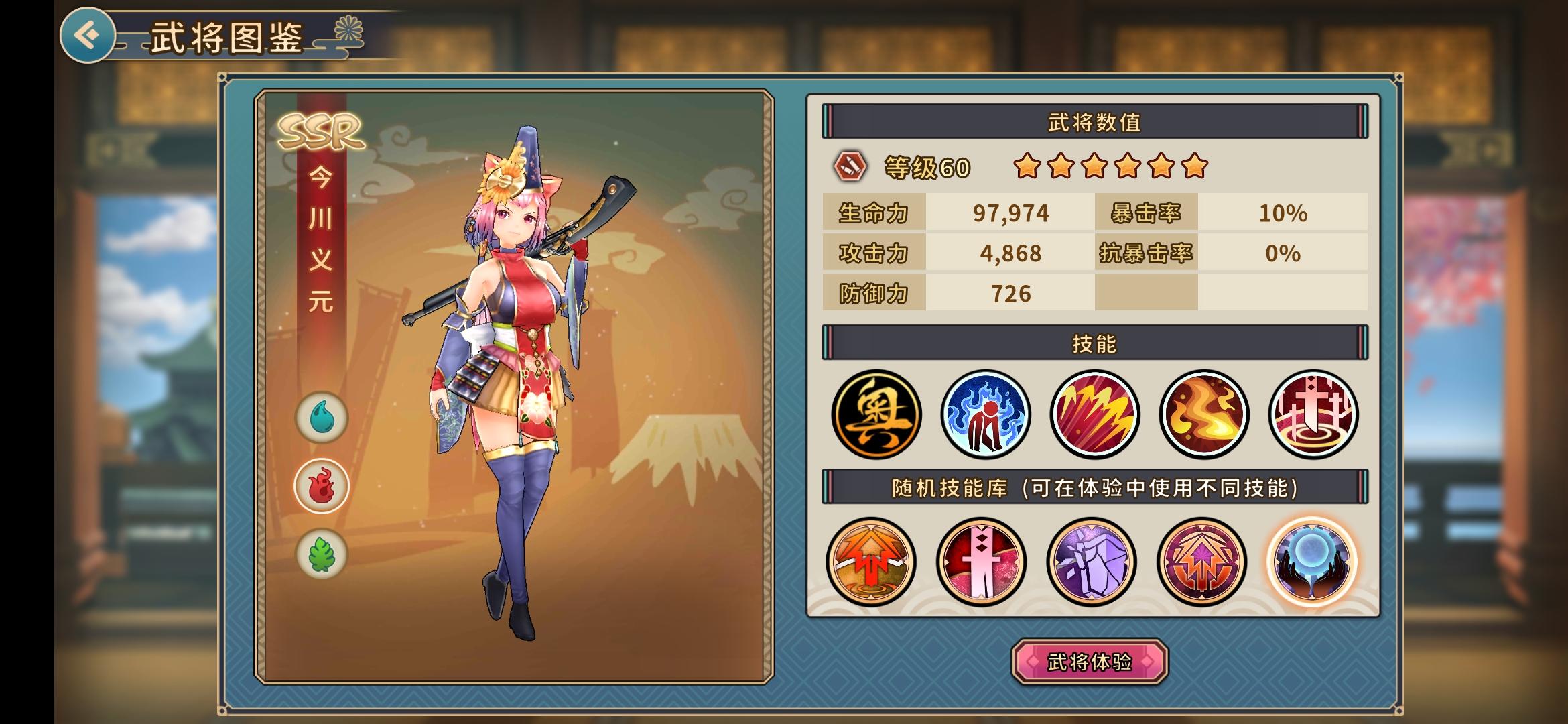This screenshot has height=724, width=1568.
Task: Check the red sword-in-ground skill
Action: click(1313, 414)
